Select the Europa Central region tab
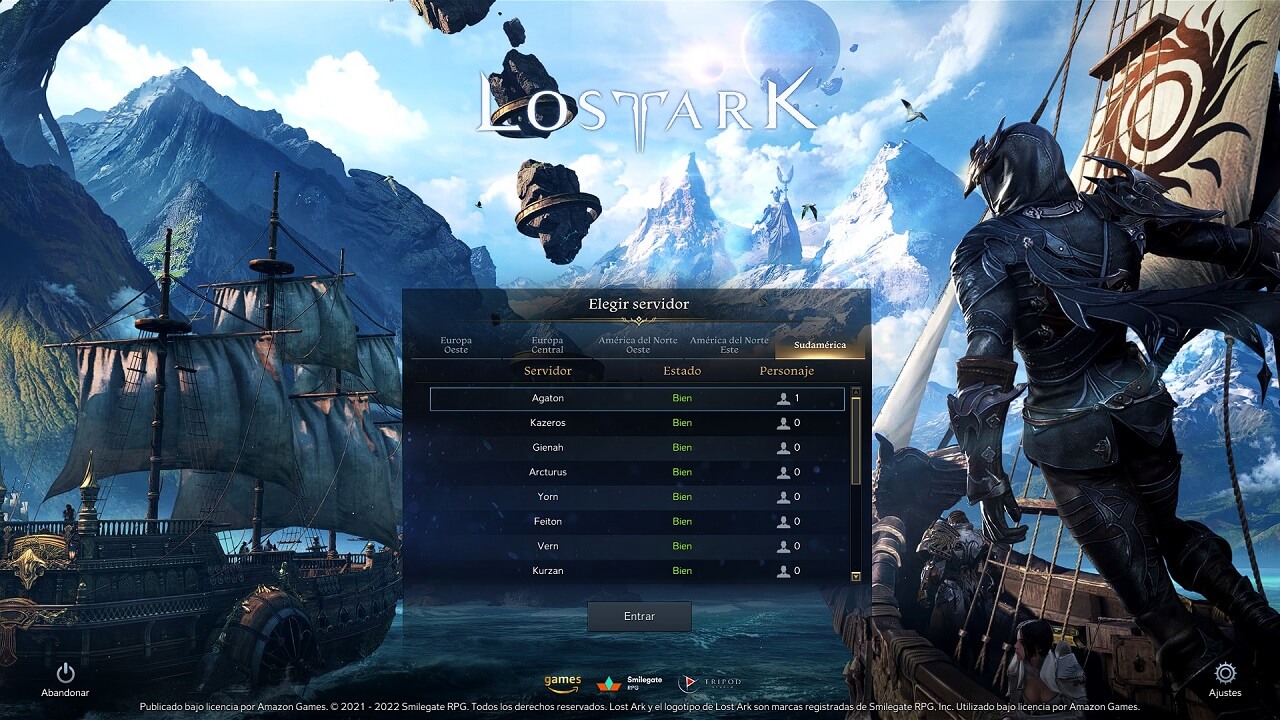The width and height of the screenshot is (1280, 720). [547, 345]
